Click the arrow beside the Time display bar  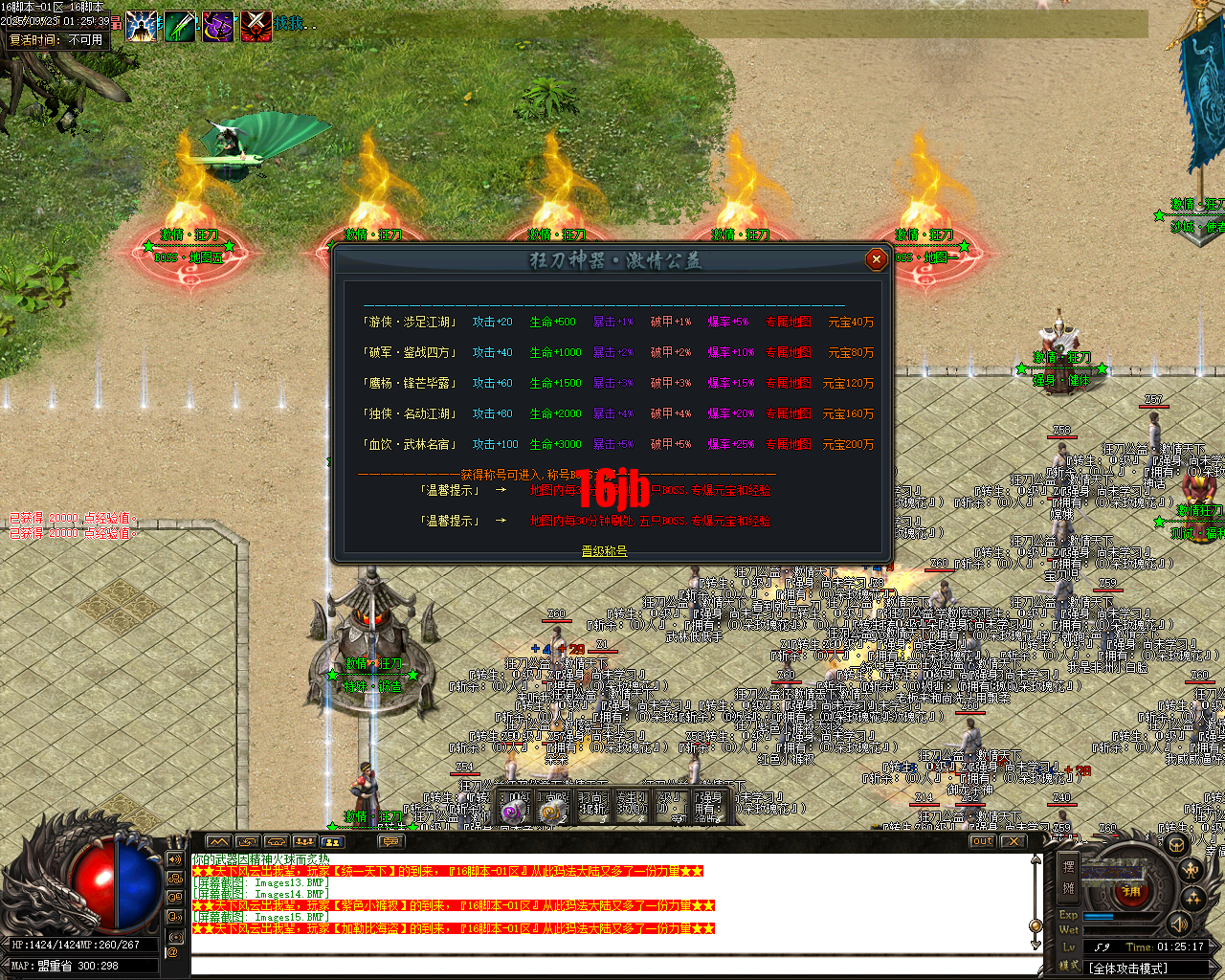pos(1213,947)
